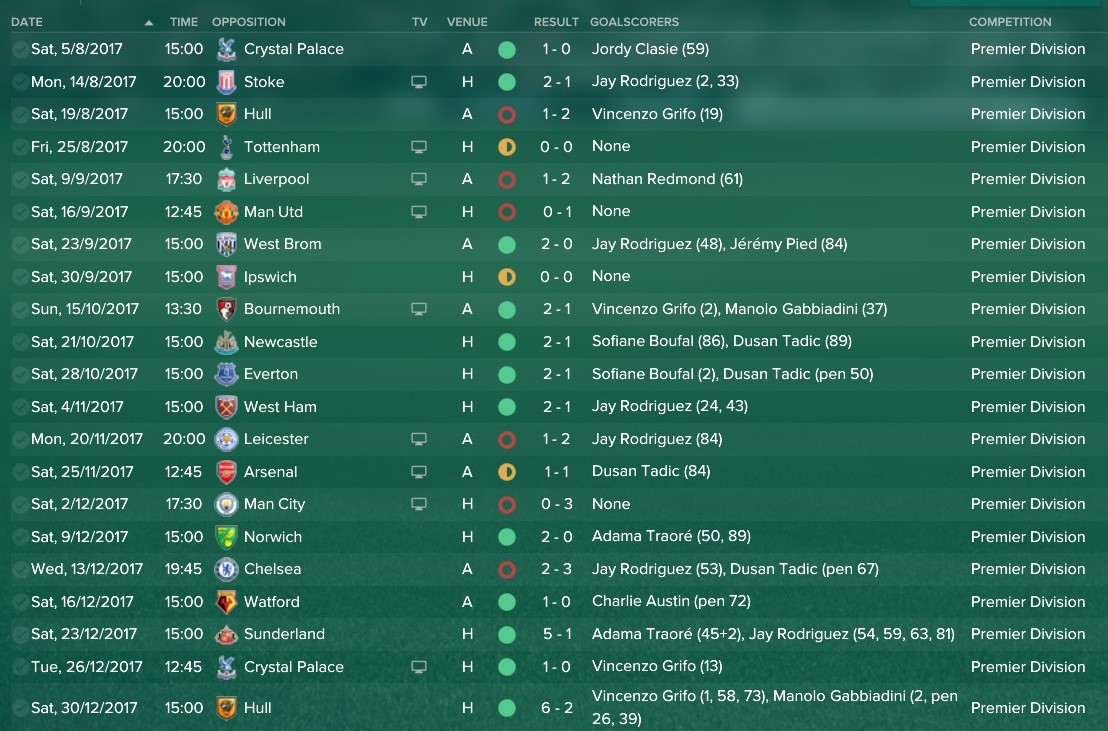Image resolution: width=1108 pixels, height=731 pixels.
Task: Open Newcastle club from the fixture list
Action: [280, 342]
